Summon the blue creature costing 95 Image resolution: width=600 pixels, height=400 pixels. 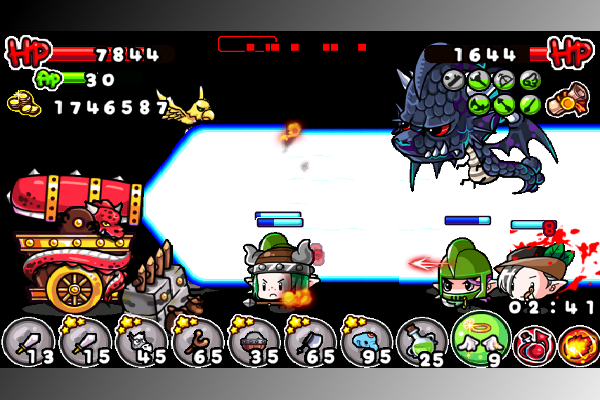pos(366,342)
